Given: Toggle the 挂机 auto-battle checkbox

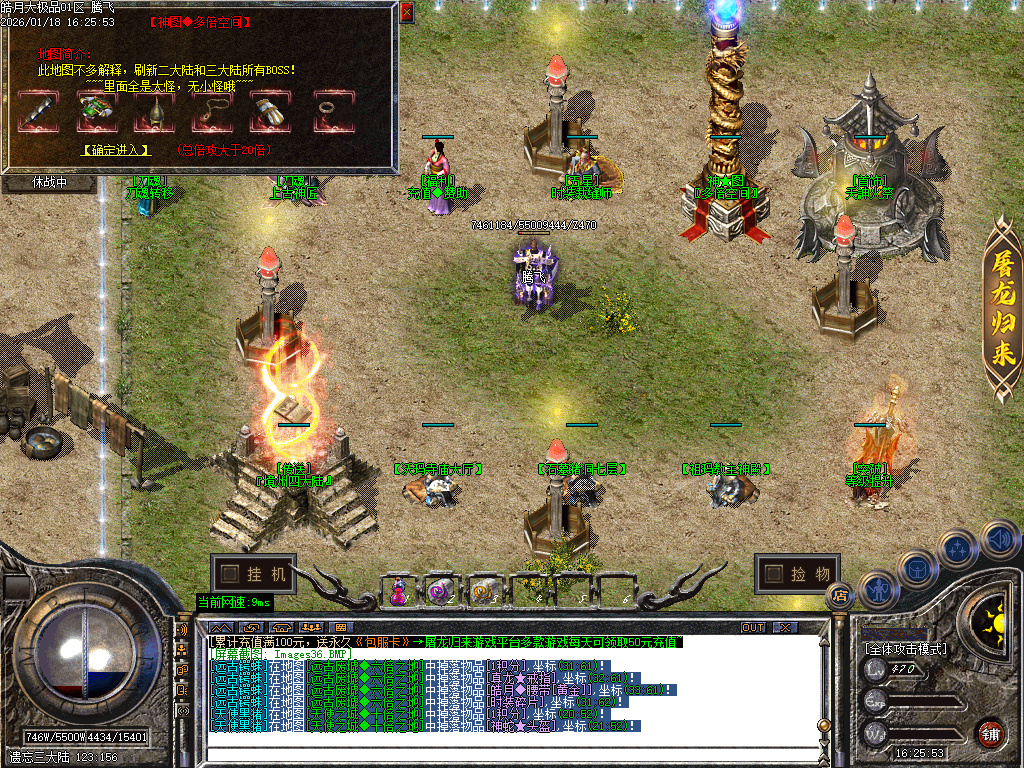Looking at the screenshot, I should (x=231, y=574).
